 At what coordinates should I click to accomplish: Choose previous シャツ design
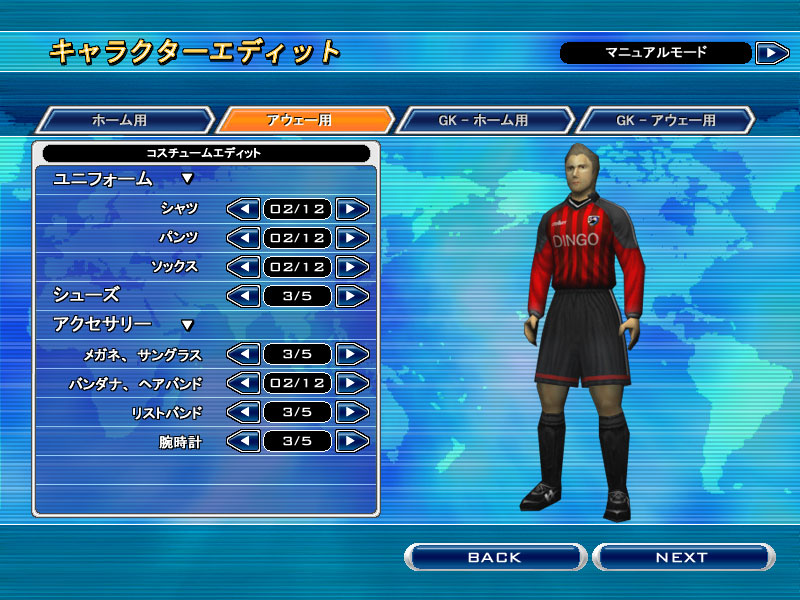coord(243,209)
